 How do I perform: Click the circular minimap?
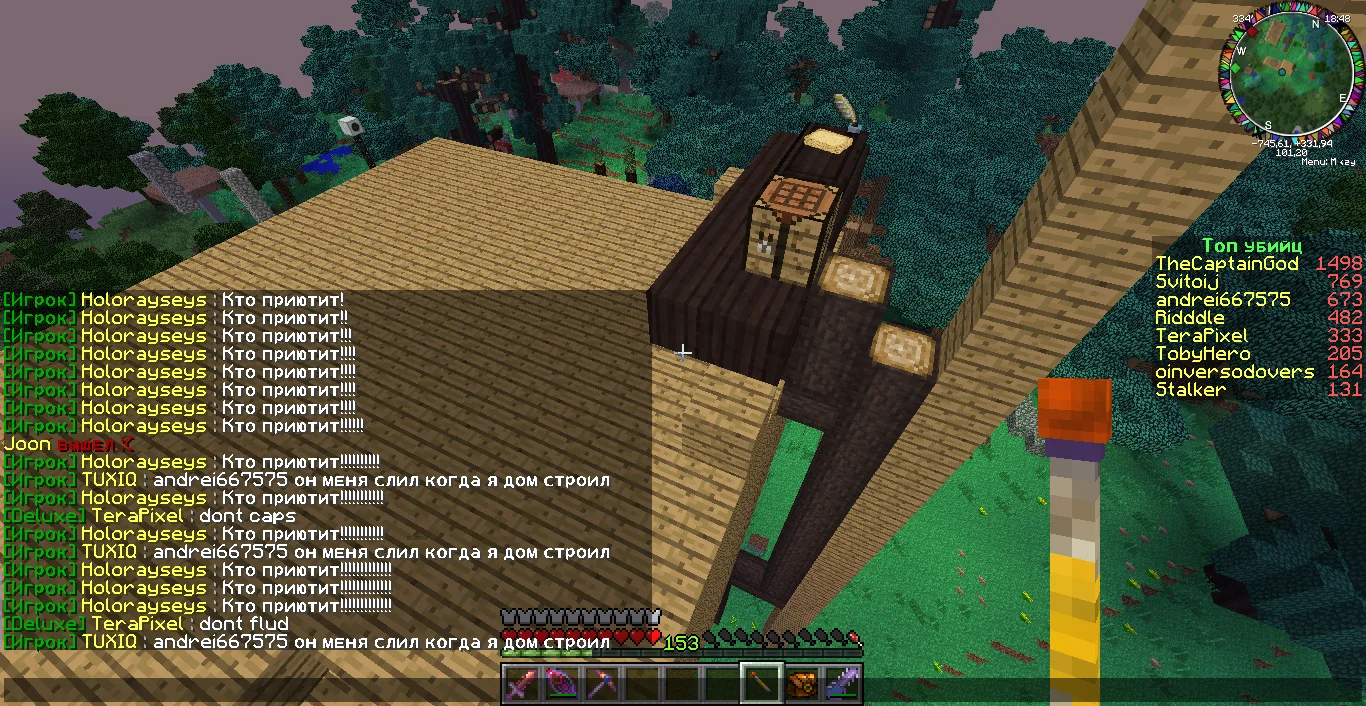click(x=1286, y=78)
